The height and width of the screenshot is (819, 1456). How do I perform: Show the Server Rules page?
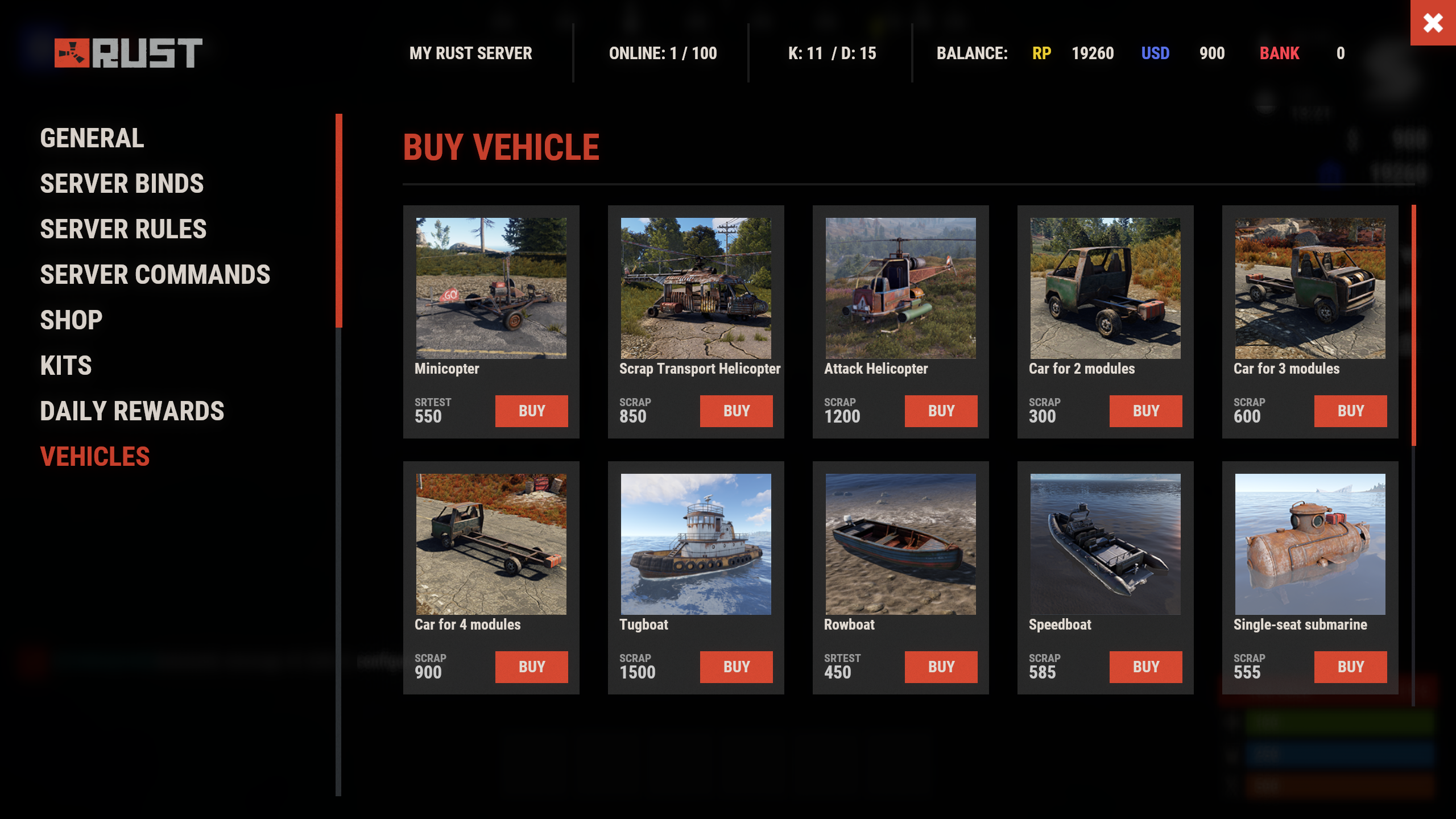[x=123, y=229]
